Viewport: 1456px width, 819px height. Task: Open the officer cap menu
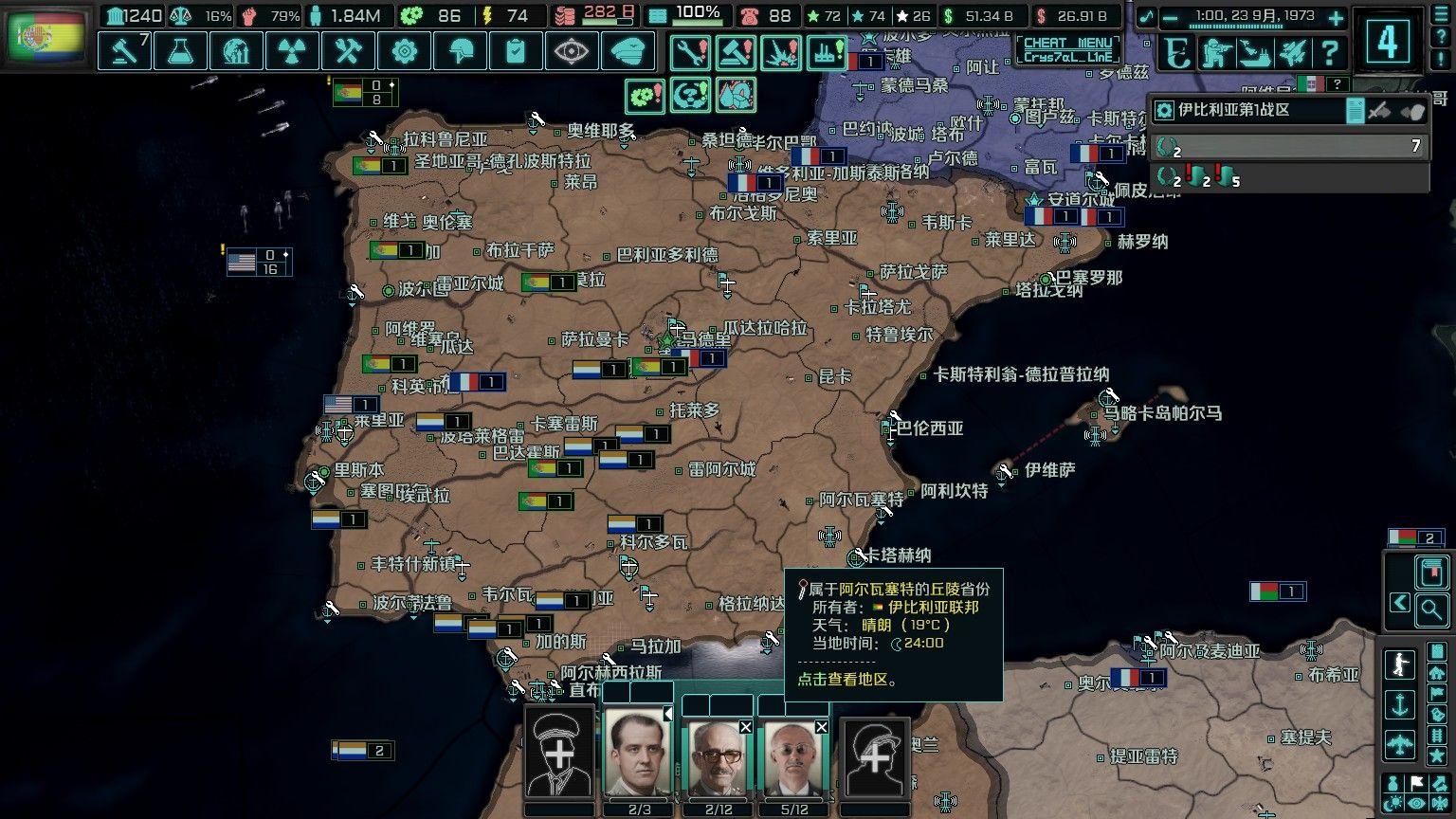point(628,50)
